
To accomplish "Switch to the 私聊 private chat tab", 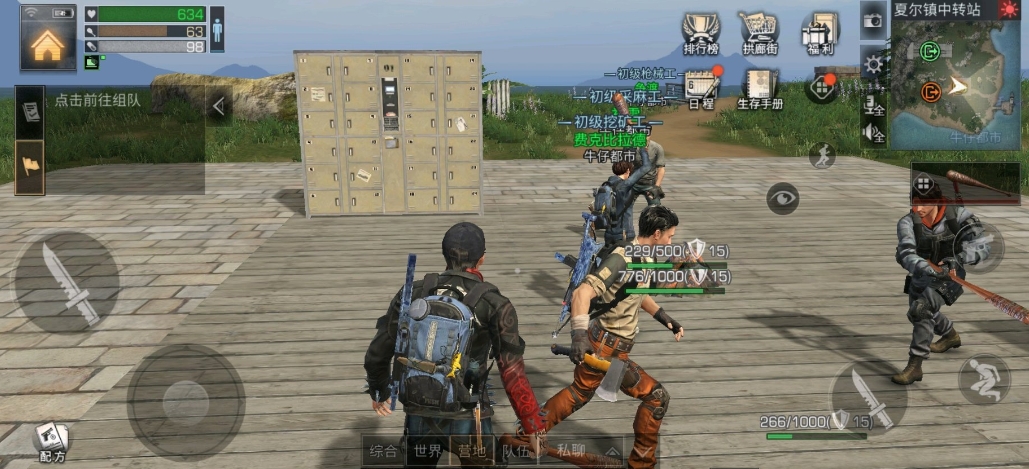I will [x=573, y=451].
